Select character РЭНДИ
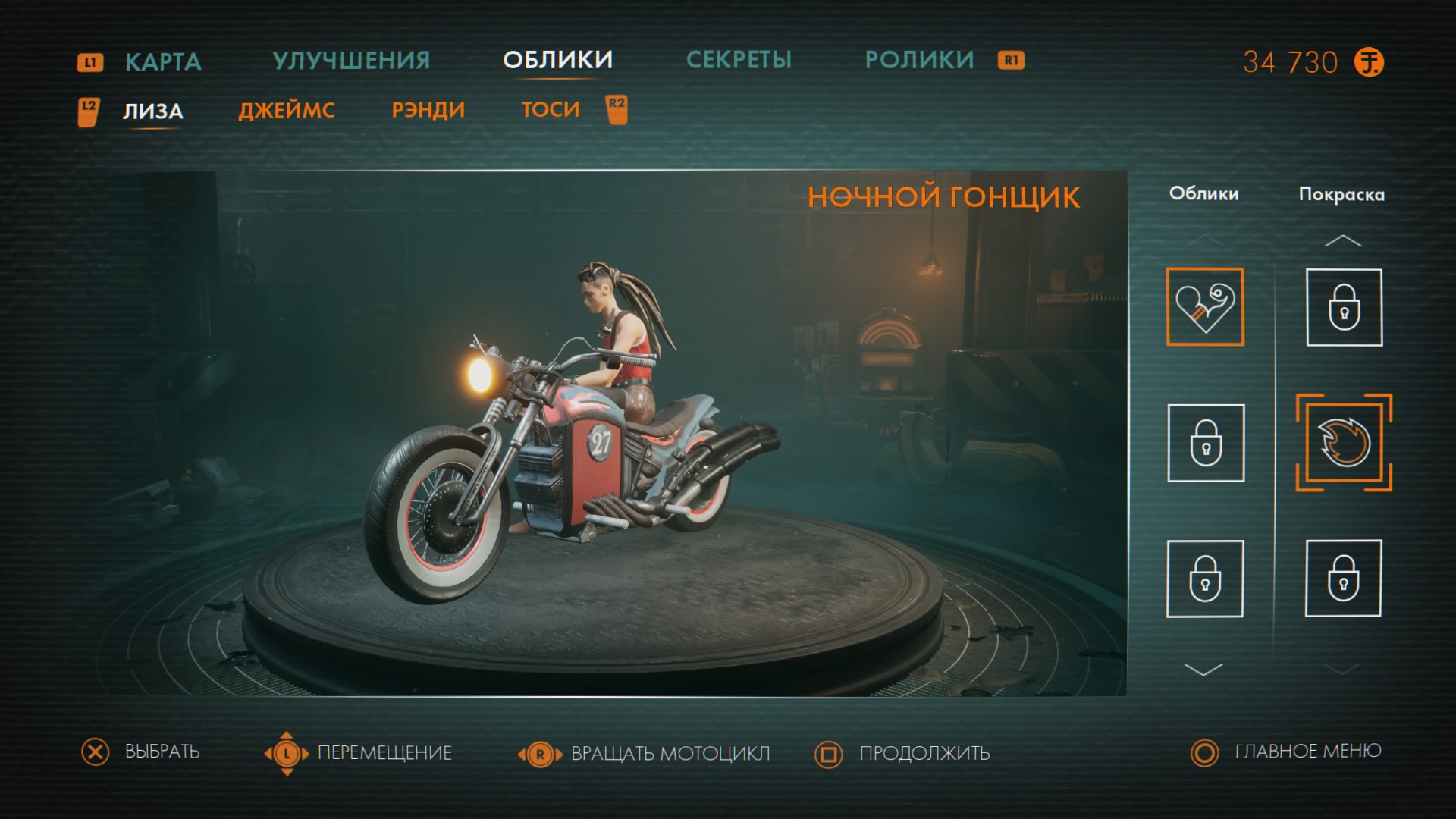 tap(428, 111)
